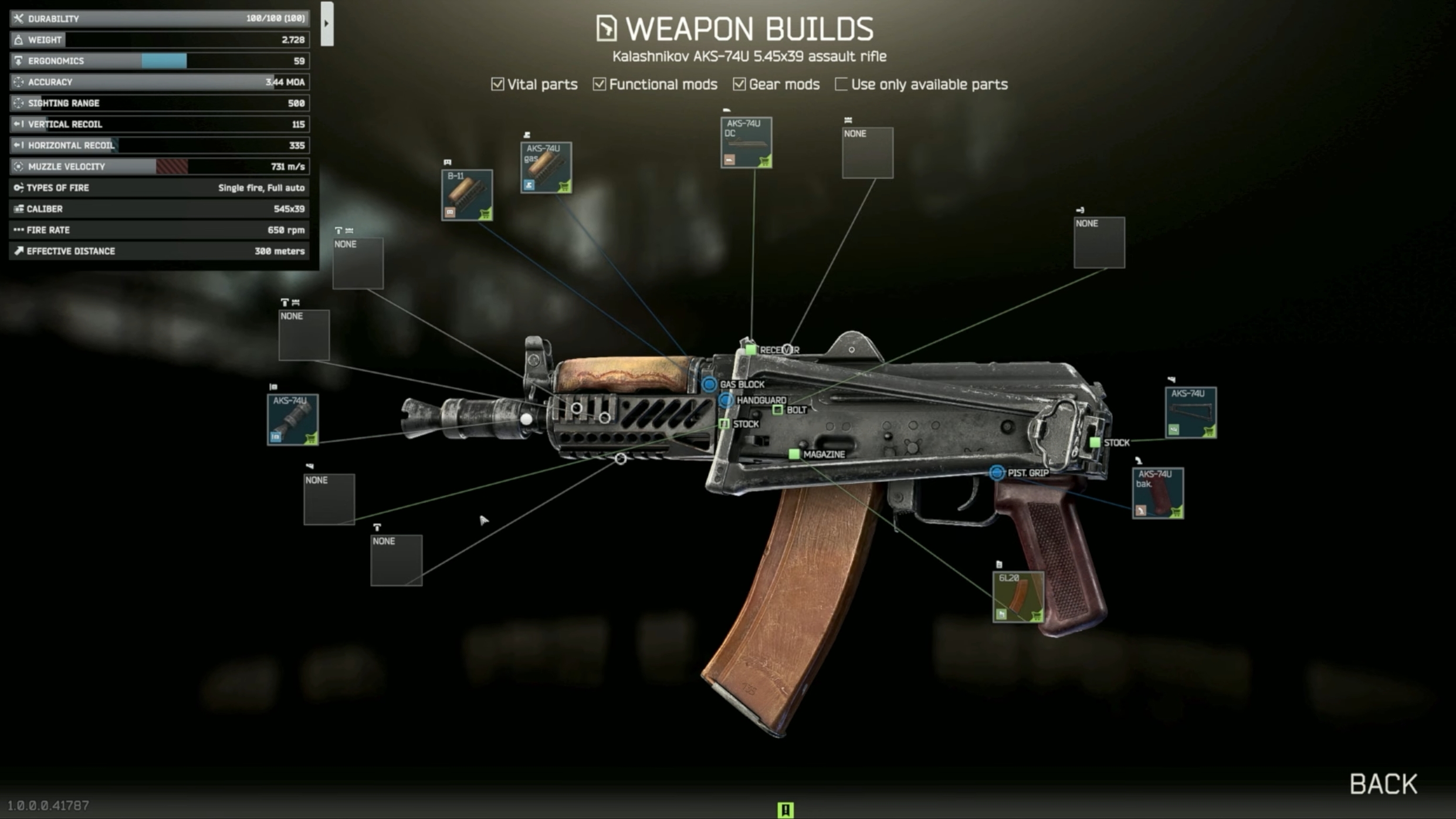Enable Use only available parts

point(840,84)
